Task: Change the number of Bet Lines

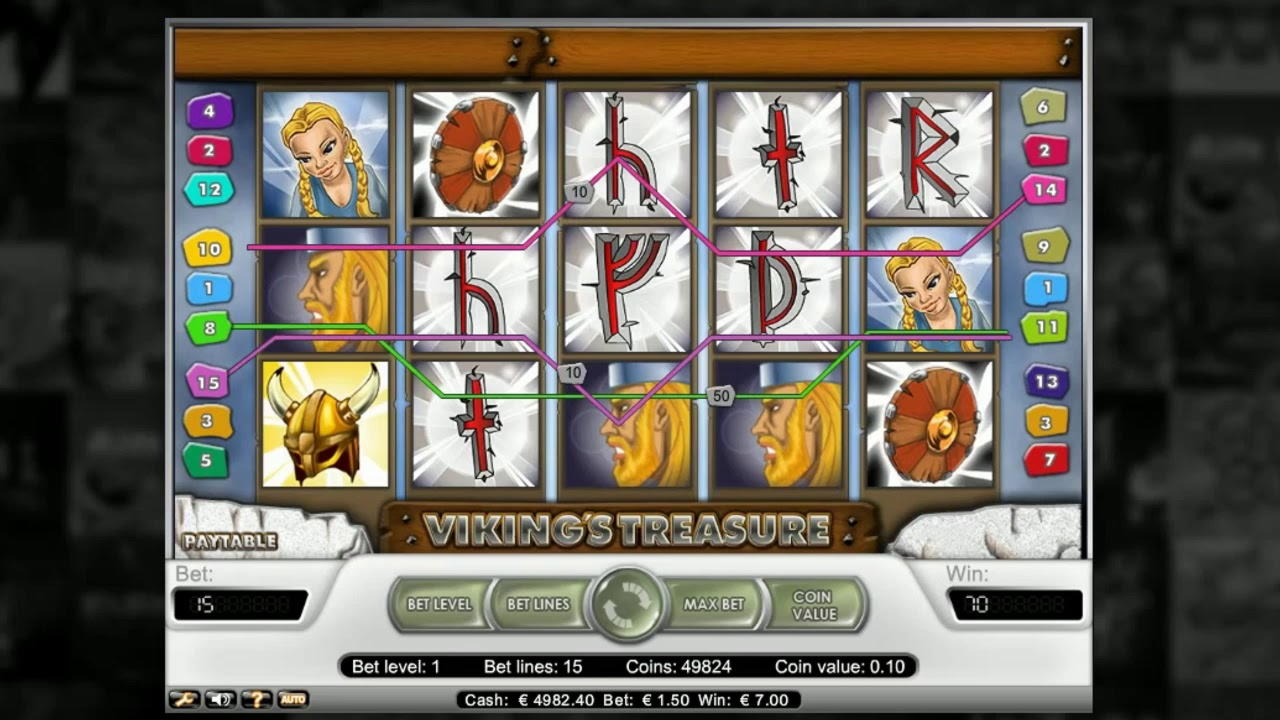Action: tap(538, 604)
